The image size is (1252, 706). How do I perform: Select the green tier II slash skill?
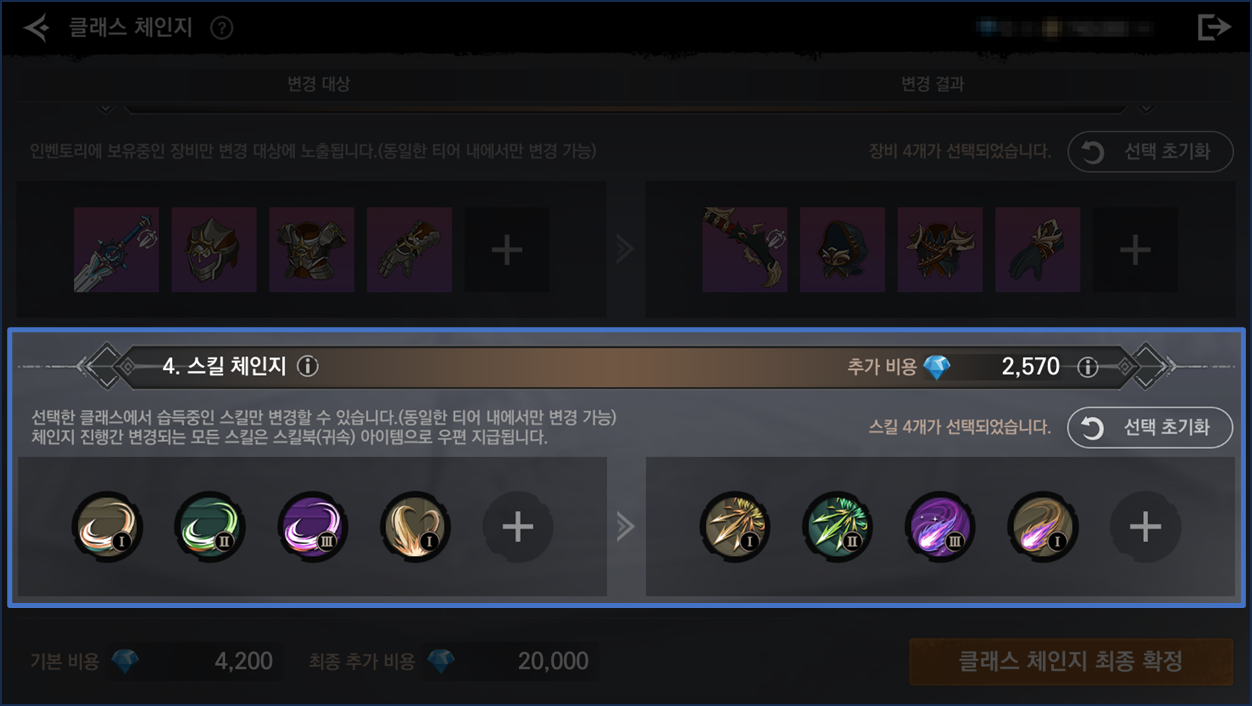tap(210, 526)
